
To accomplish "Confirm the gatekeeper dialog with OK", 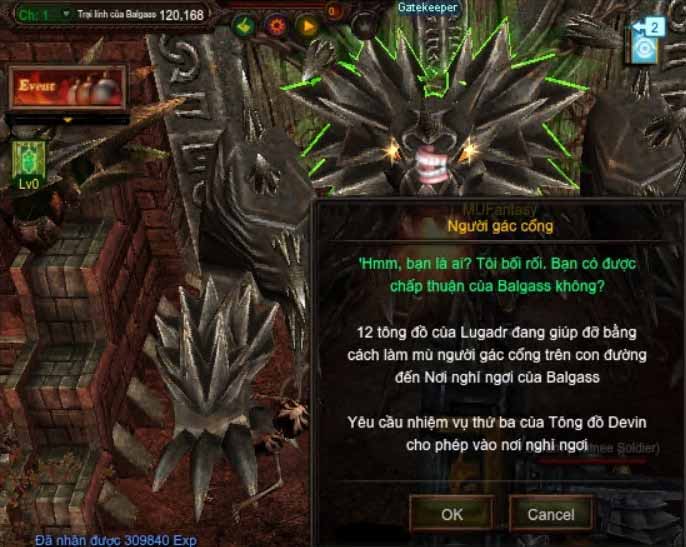I will point(452,514).
